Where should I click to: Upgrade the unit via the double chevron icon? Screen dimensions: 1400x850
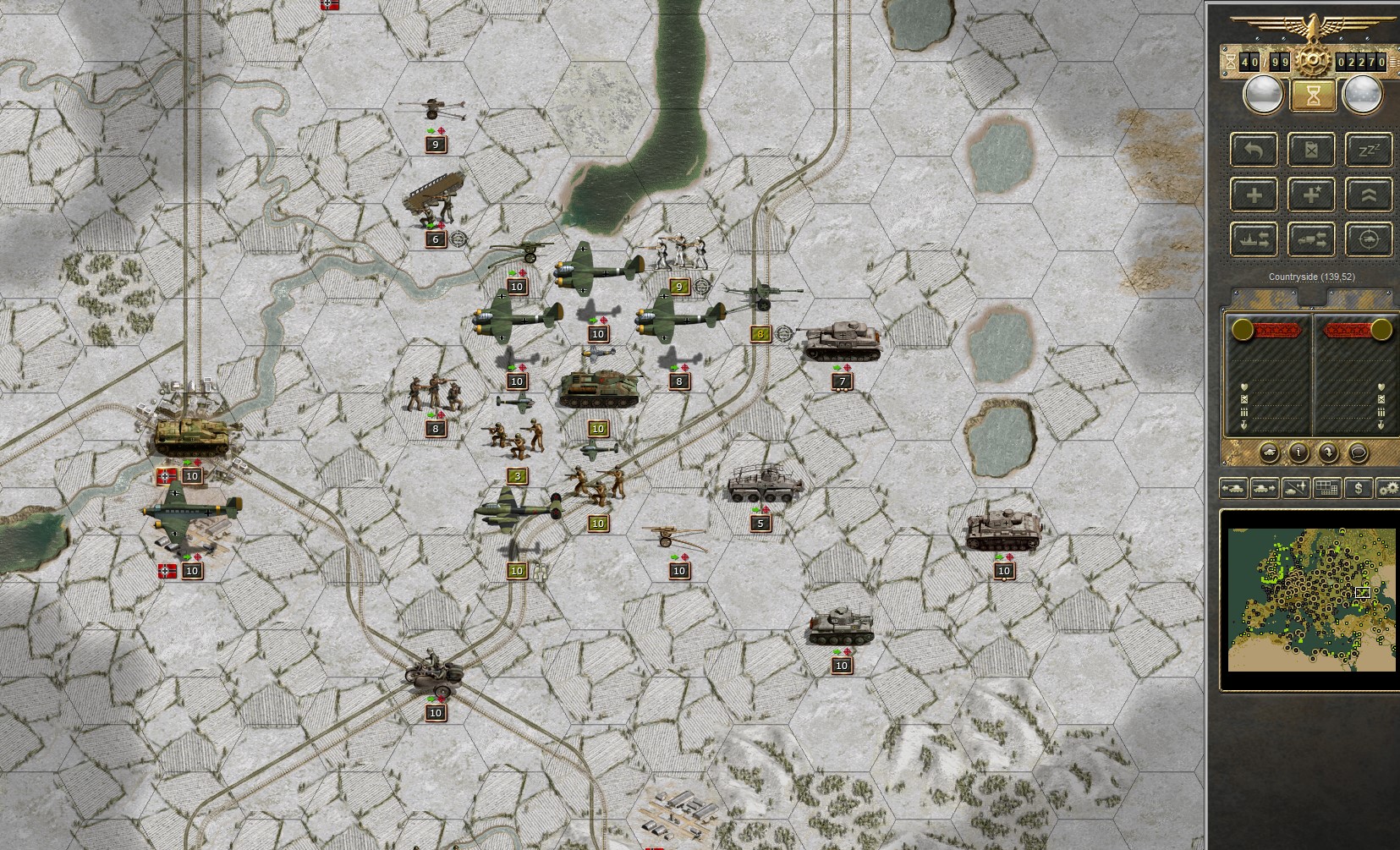pyautogui.click(x=1369, y=195)
